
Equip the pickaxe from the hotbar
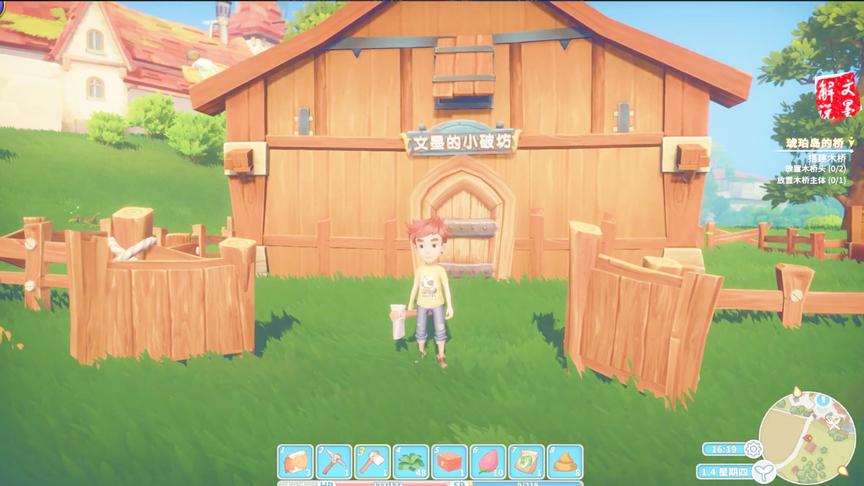point(334,461)
